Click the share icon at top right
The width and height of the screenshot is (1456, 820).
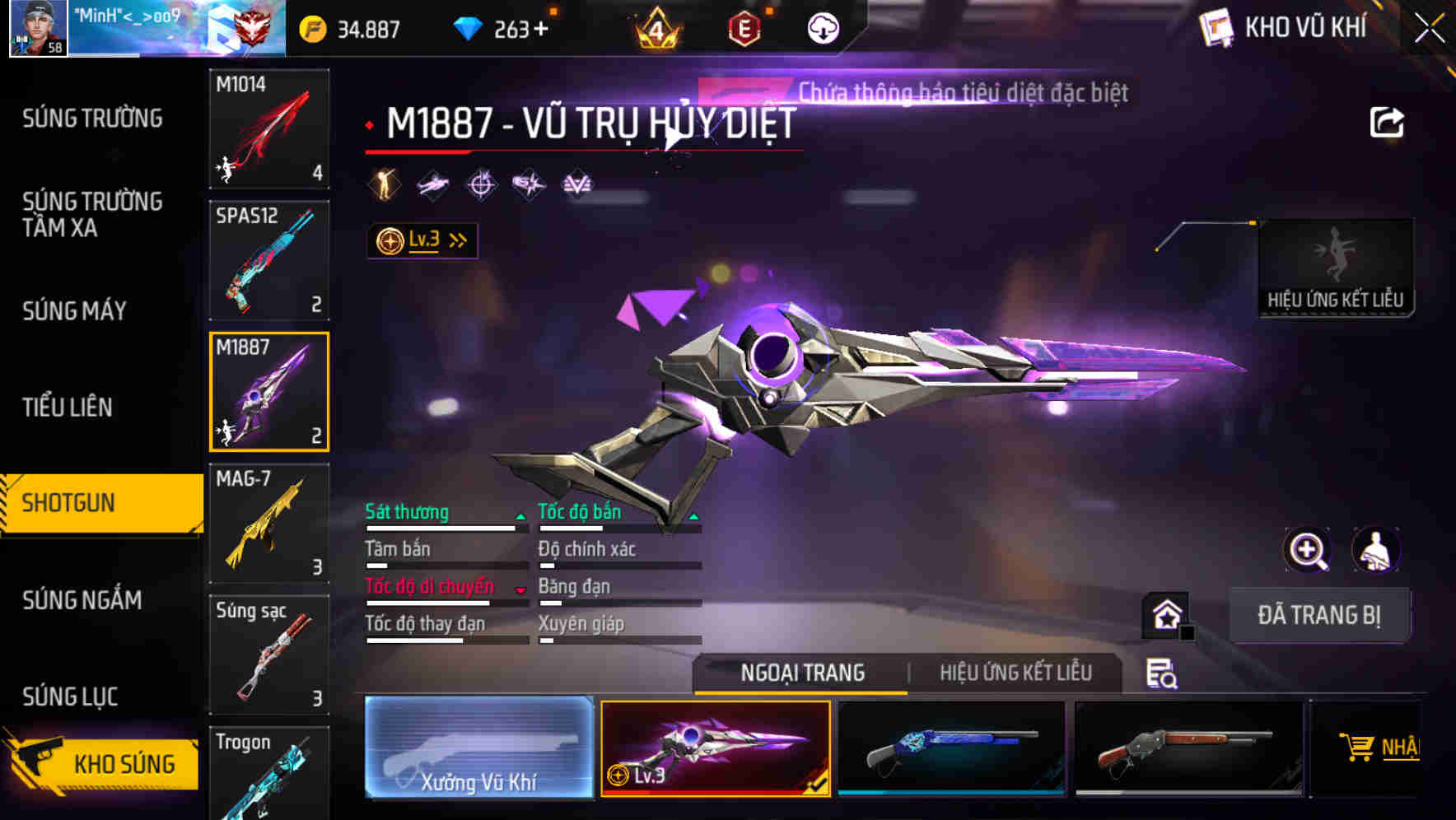point(1387,121)
